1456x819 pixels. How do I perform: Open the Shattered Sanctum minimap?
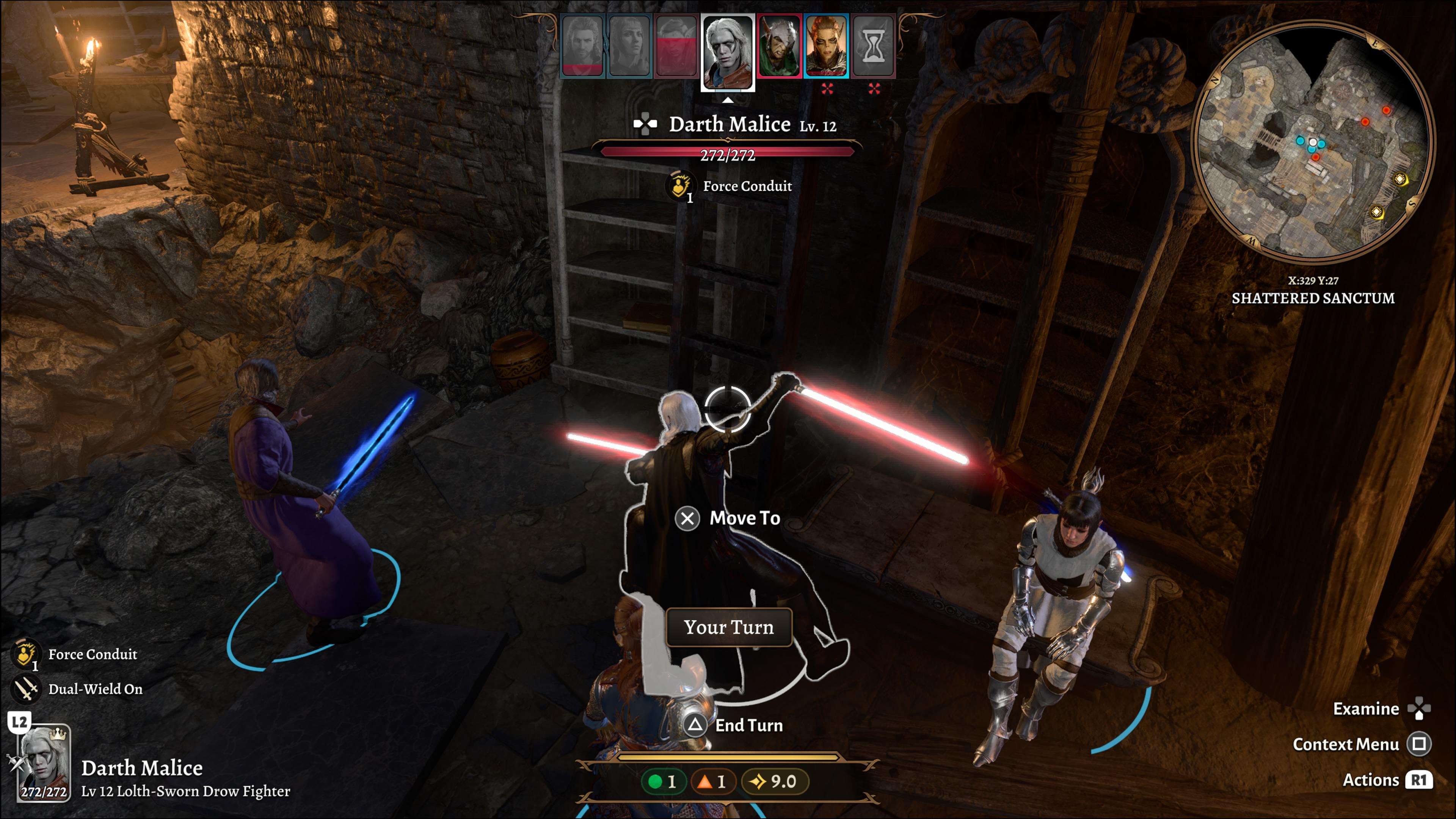pyautogui.click(x=1312, y=141)
